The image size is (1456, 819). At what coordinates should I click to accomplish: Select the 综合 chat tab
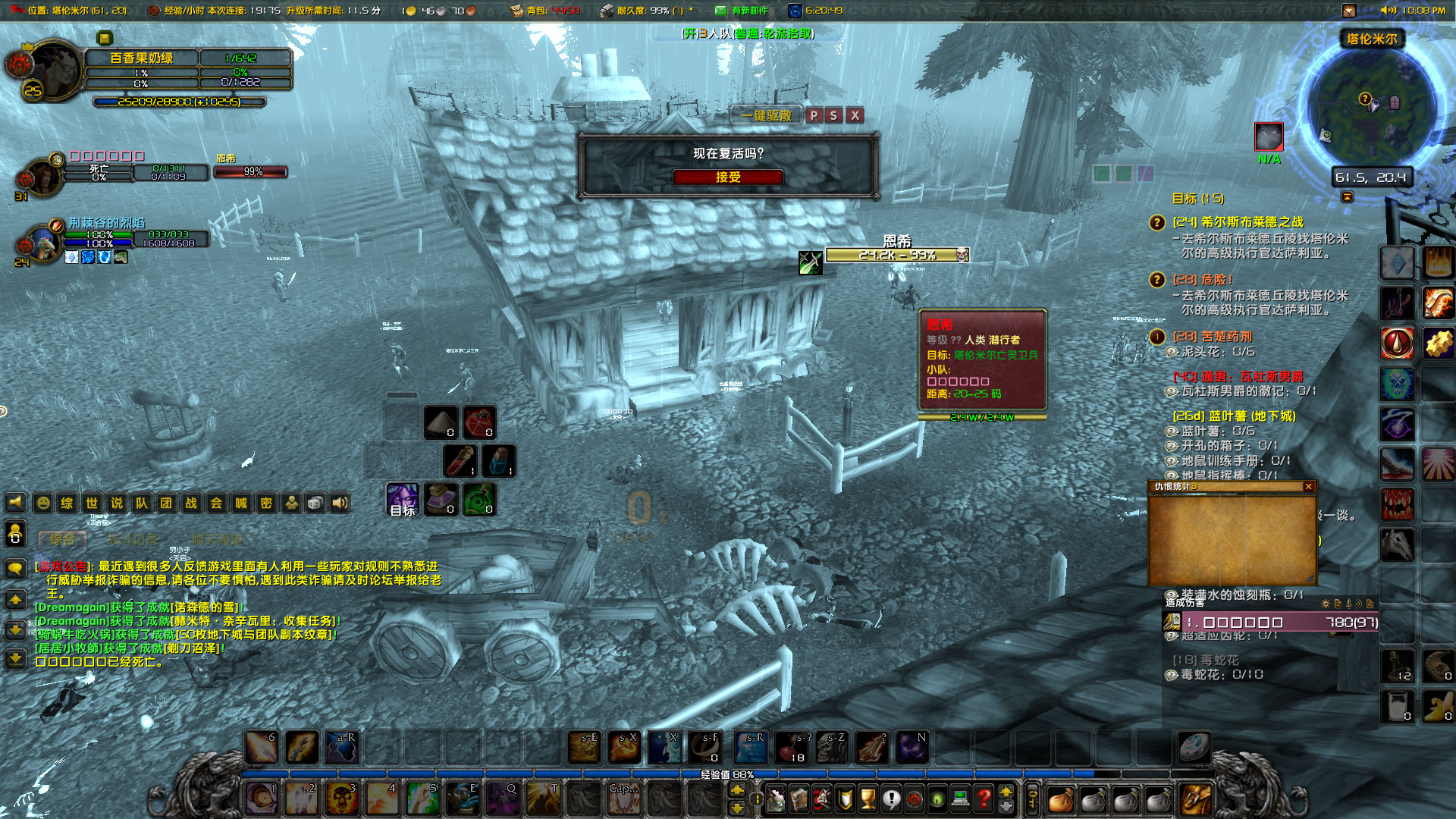pyautogui.click(x=63, y=540)
